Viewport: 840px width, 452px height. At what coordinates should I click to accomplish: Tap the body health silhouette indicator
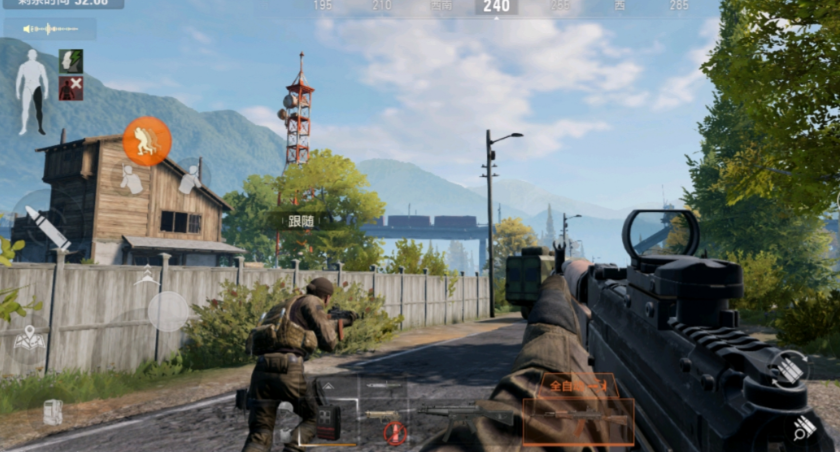[x=32, y=92]
